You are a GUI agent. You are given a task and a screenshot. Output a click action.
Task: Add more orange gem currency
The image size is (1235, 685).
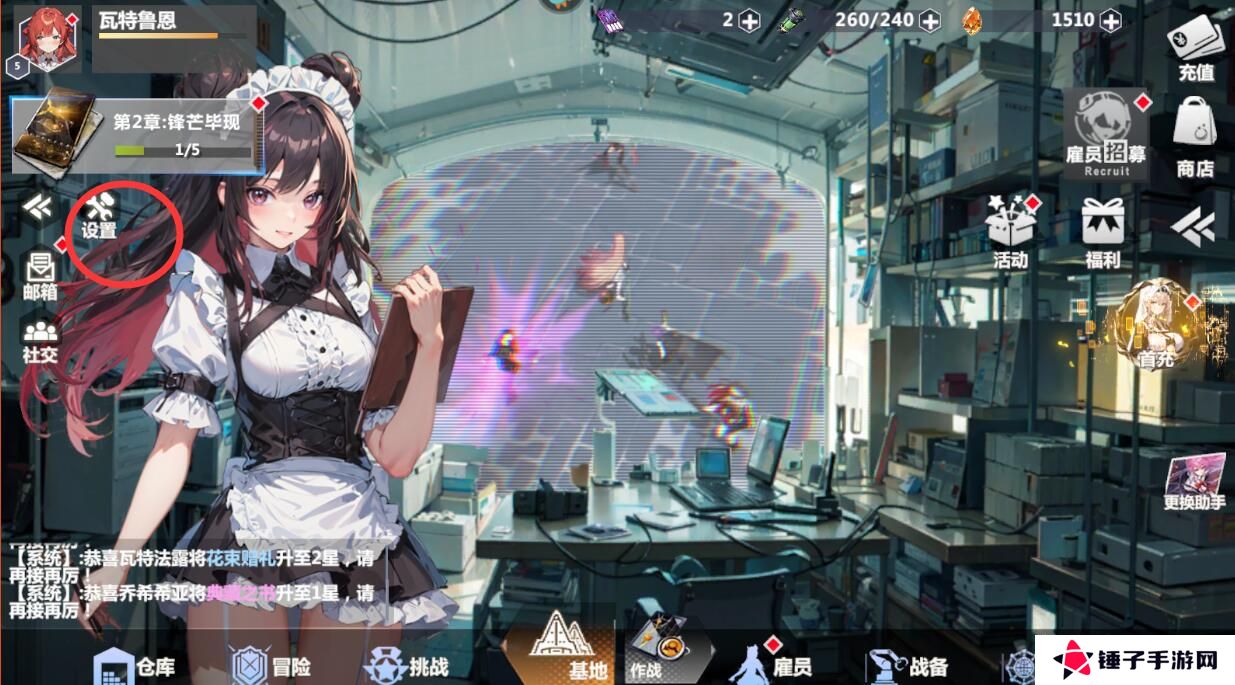[1110, 20]
